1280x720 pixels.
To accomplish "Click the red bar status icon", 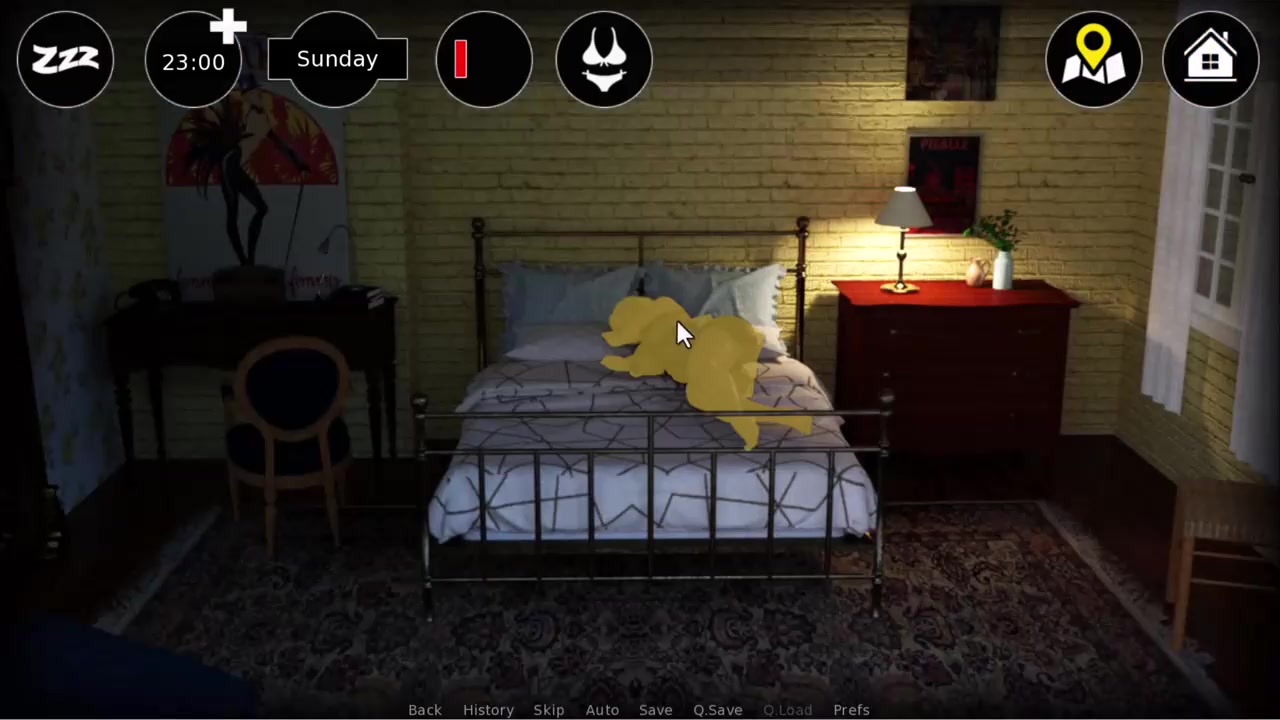I will coord(484,60).
